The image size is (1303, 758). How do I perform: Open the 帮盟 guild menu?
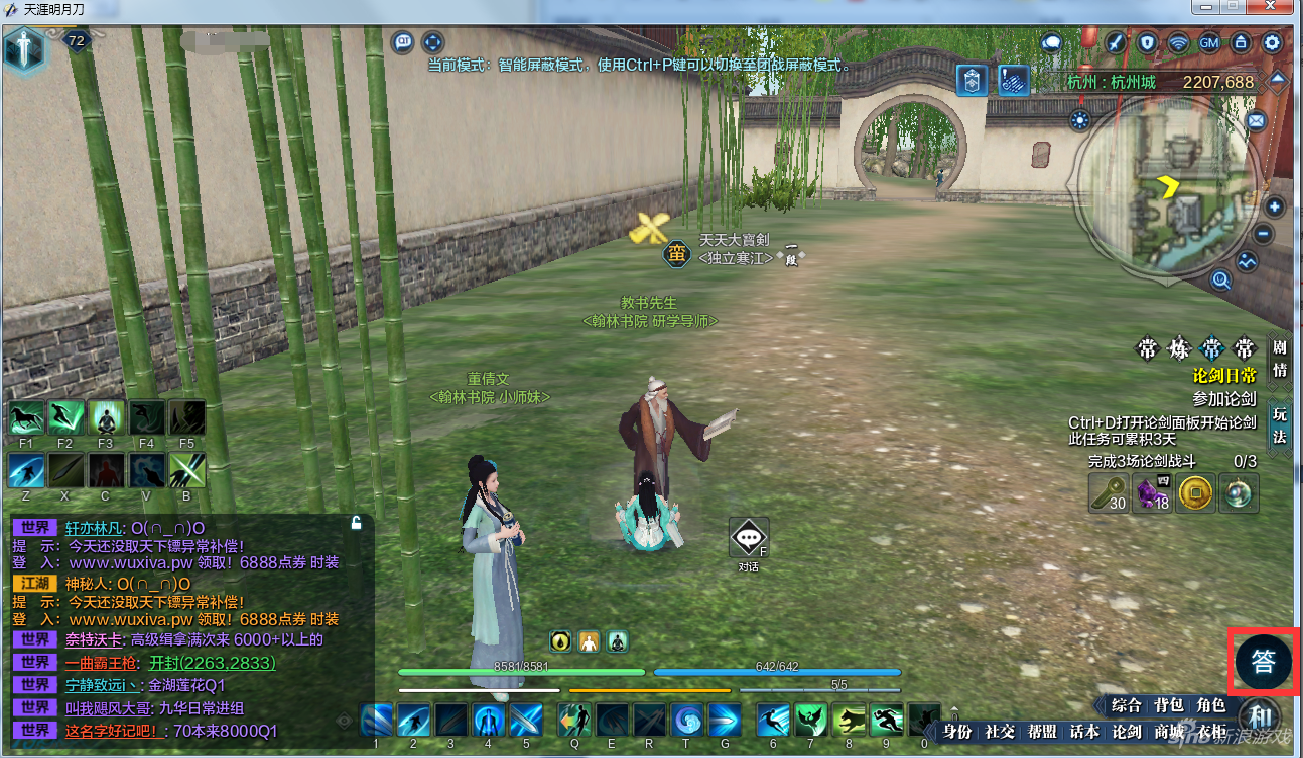click(x=1042, y=732)
